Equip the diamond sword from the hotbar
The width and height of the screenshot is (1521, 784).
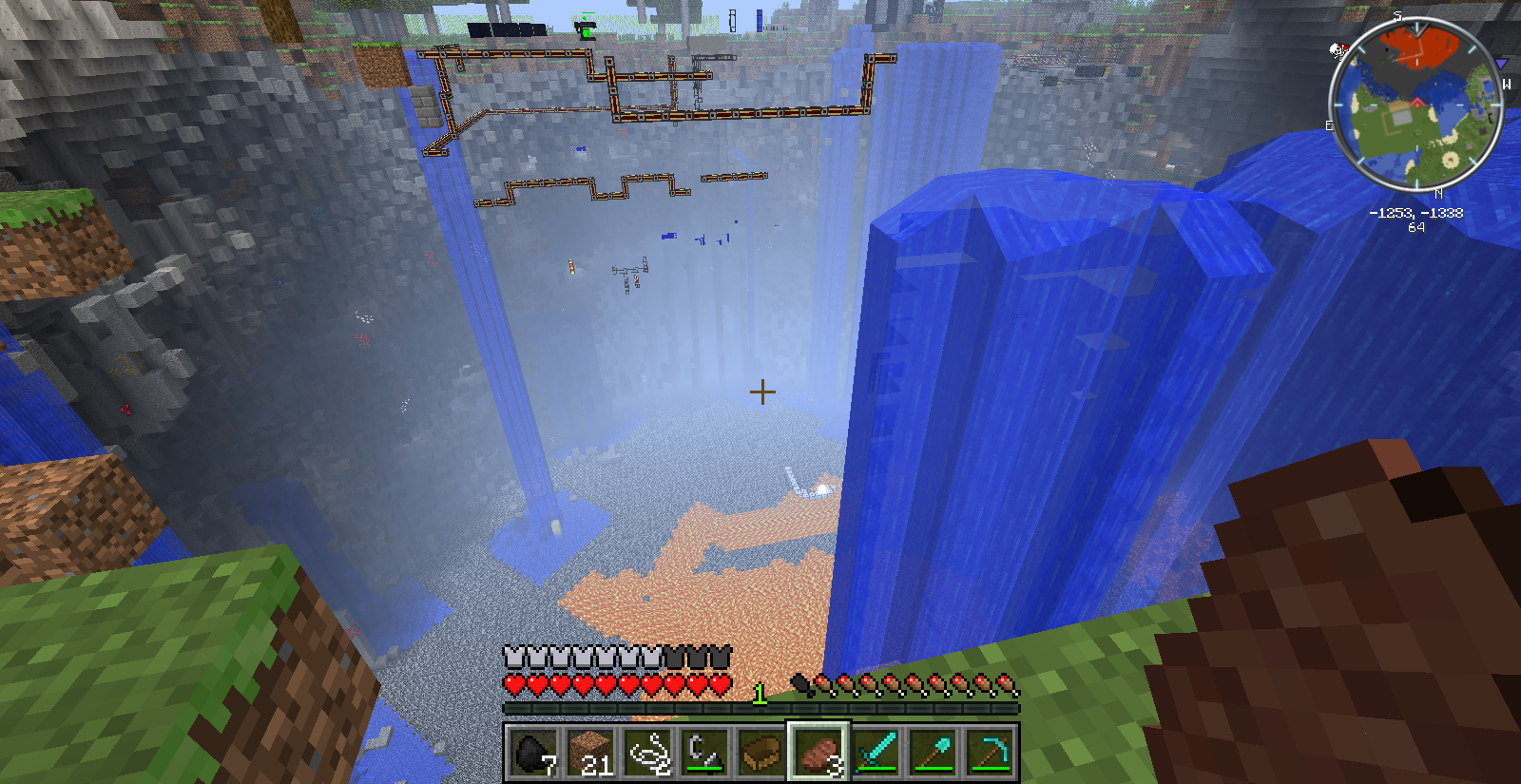click(876, 753)
